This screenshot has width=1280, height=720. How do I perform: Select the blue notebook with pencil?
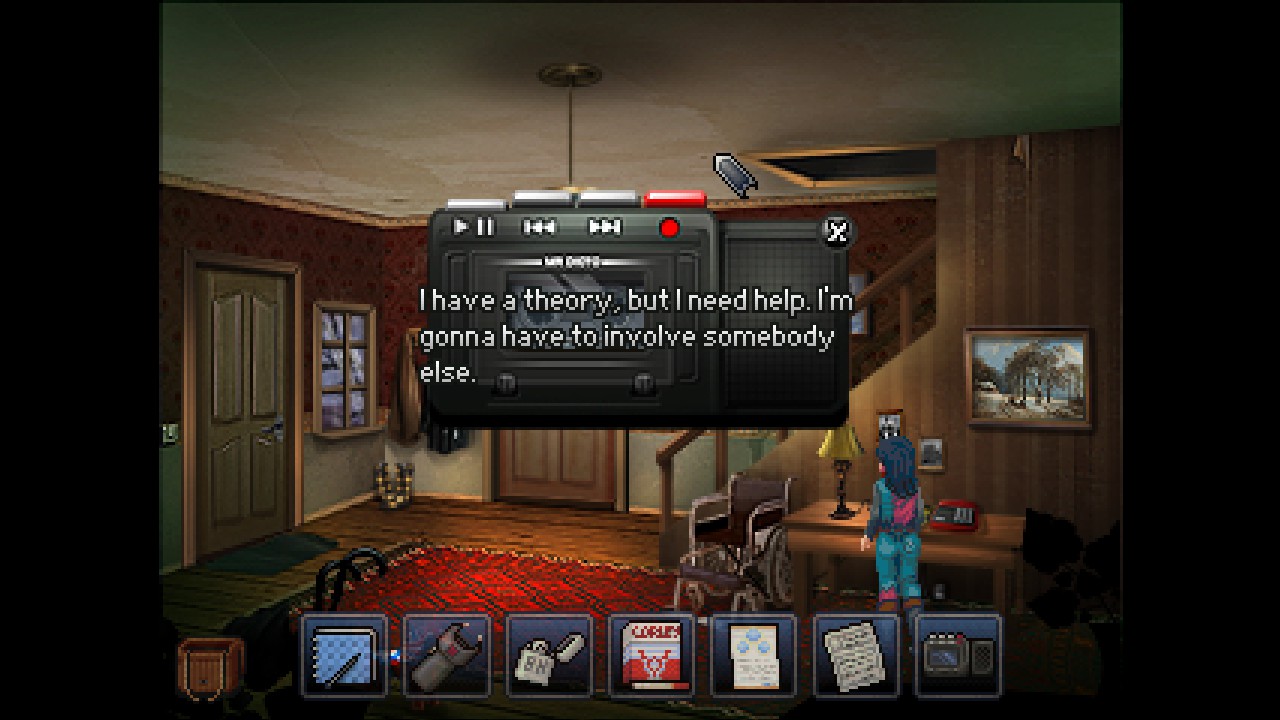click(x=344, y=657)
